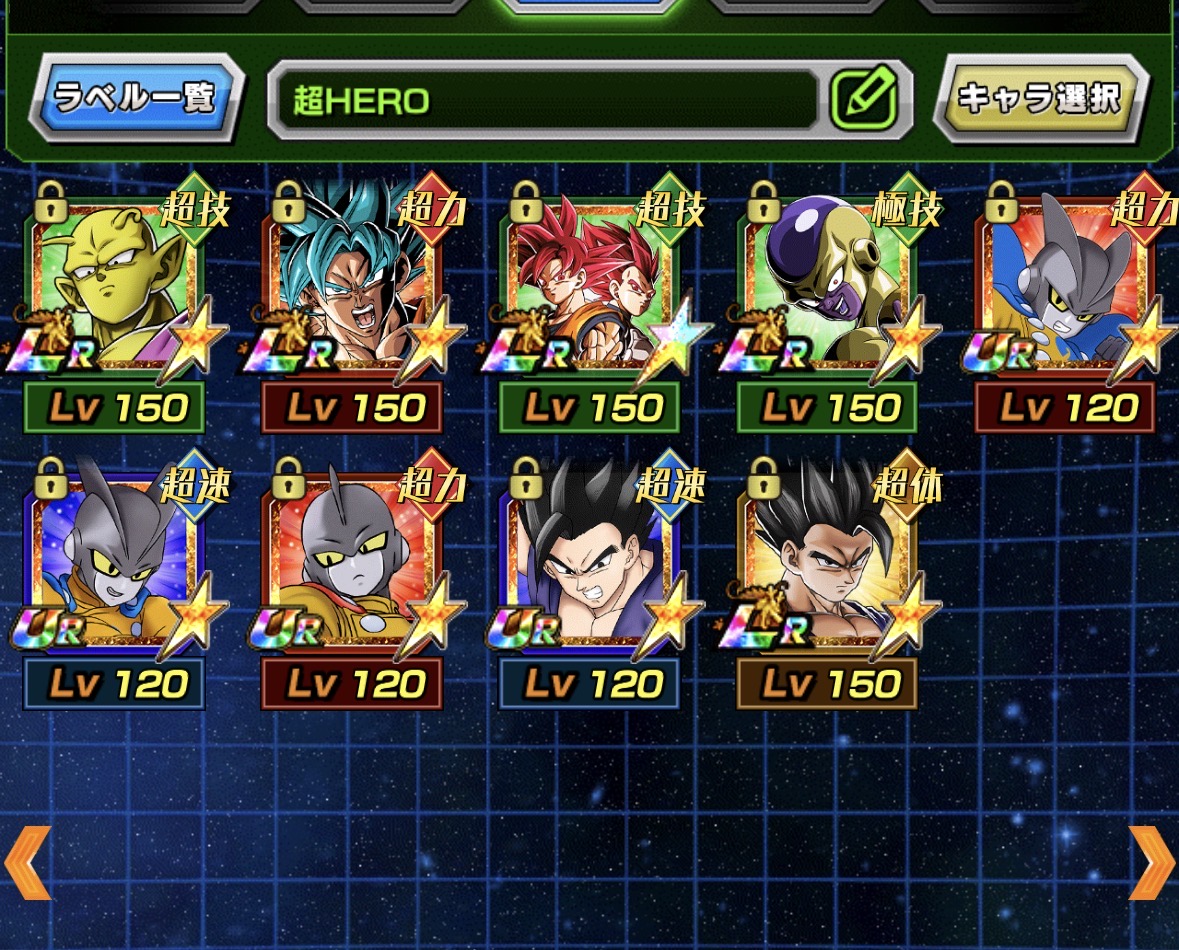Go to the next page with right arrow
The image size is (1179, 950).
pyautogui.click(x=1151, y=862)
